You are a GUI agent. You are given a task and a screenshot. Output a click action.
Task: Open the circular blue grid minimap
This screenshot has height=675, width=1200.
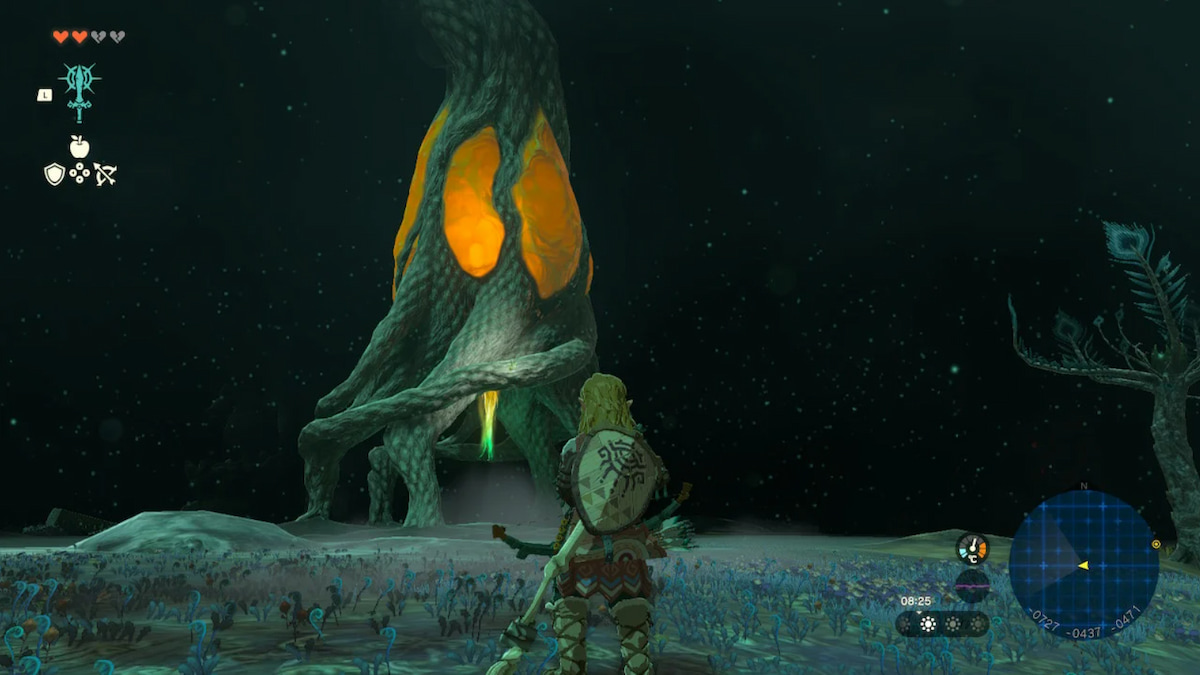[x=1083, y=565]
